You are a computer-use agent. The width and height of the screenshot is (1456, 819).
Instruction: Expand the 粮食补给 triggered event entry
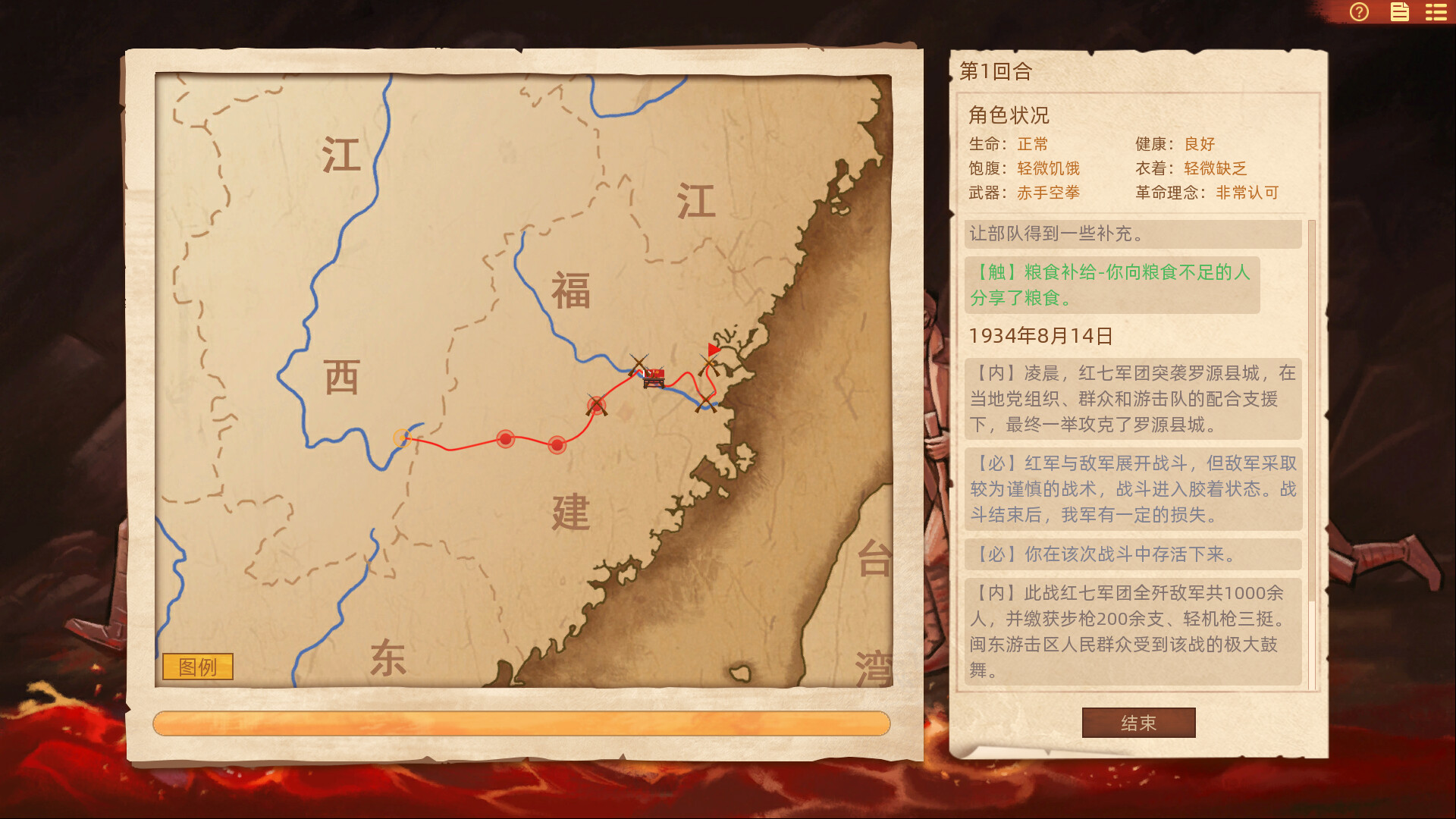(x=1112, y=284)
